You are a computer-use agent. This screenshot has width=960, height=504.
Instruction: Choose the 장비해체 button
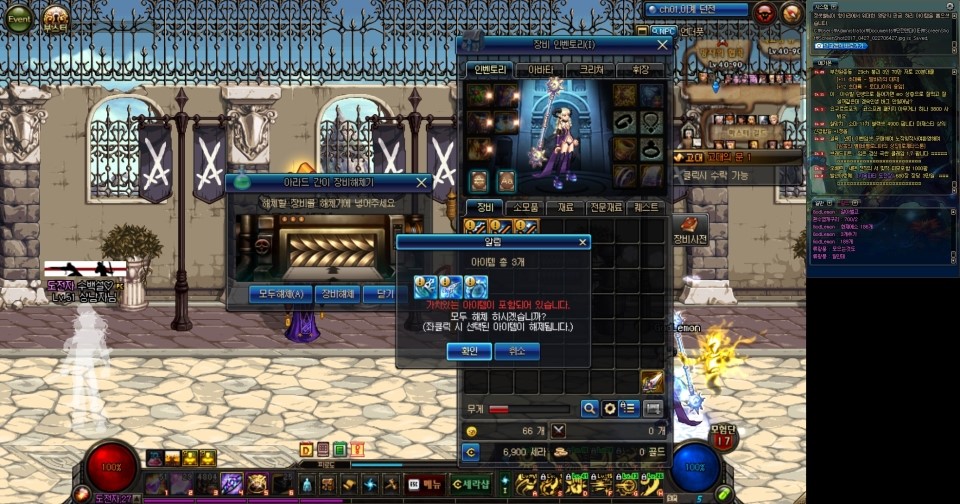pos(338,294)
